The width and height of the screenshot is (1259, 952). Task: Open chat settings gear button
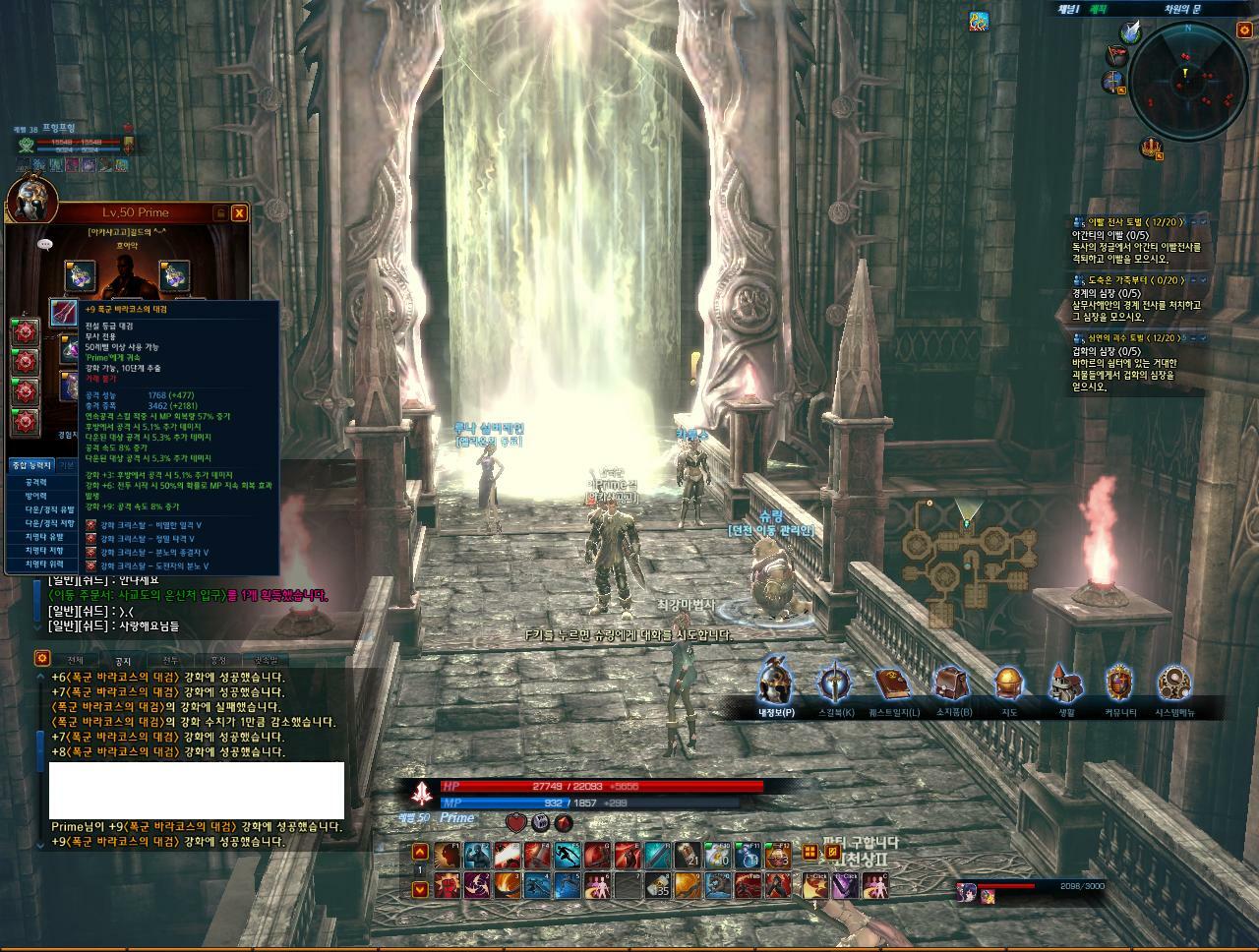click(x=41, y=659)
